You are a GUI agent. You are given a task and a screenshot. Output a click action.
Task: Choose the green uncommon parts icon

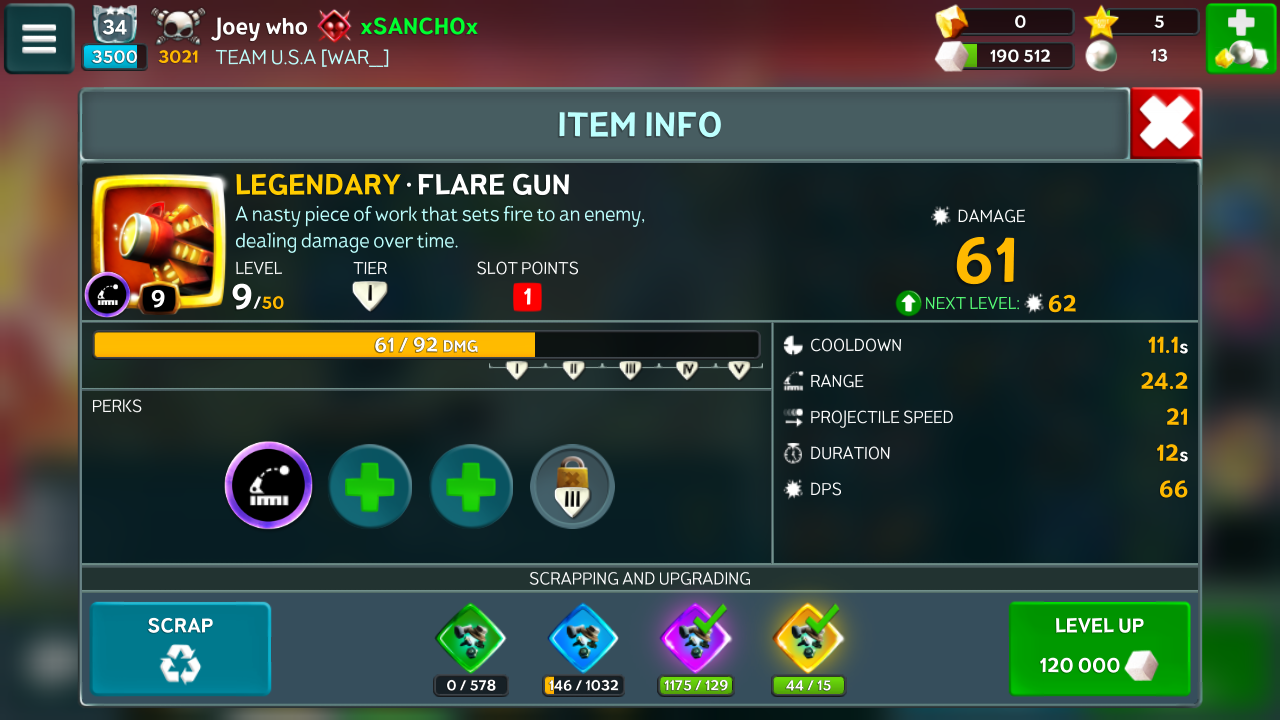(471, 638)
